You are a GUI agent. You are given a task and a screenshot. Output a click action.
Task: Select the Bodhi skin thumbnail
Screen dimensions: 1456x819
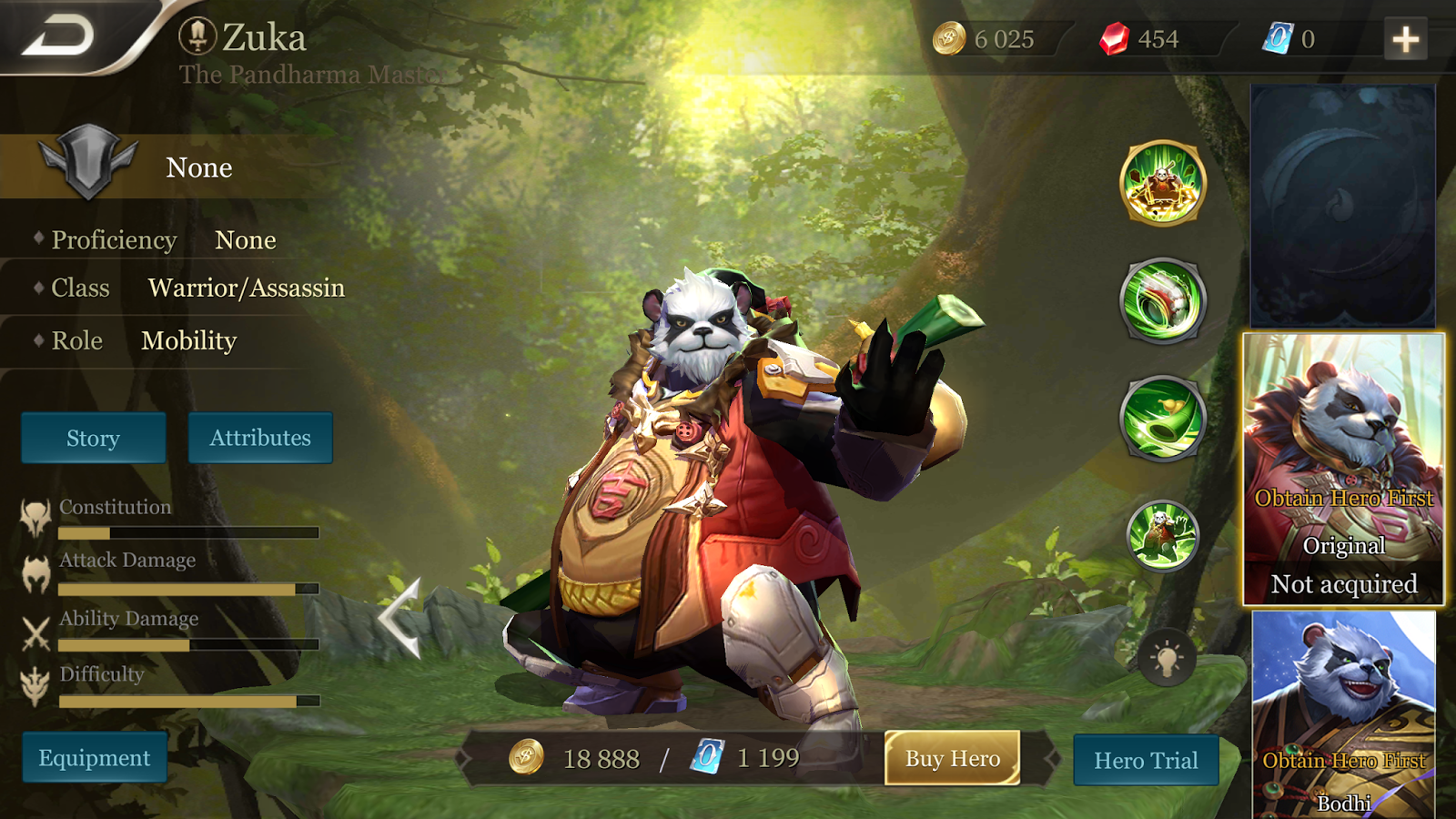[1345, 719]
